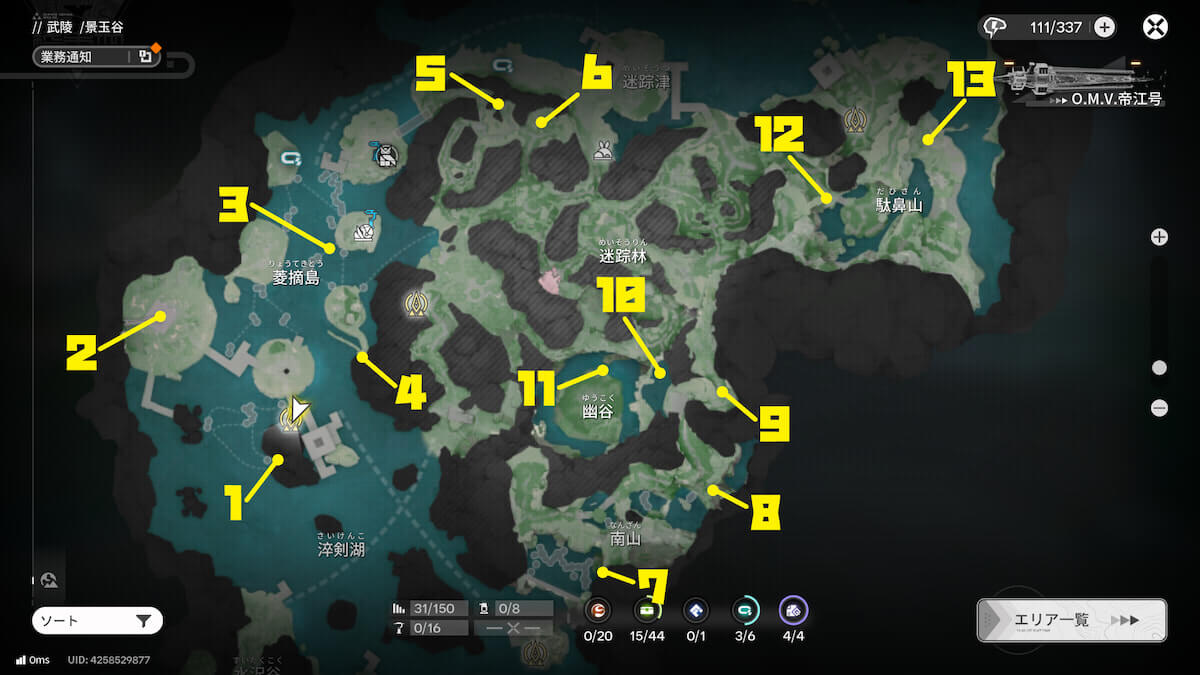The width and height of the screenshot is (1200, 675).
Task: Select the blue diamond counter showing 0/1
Action: (x=696, y=610)
